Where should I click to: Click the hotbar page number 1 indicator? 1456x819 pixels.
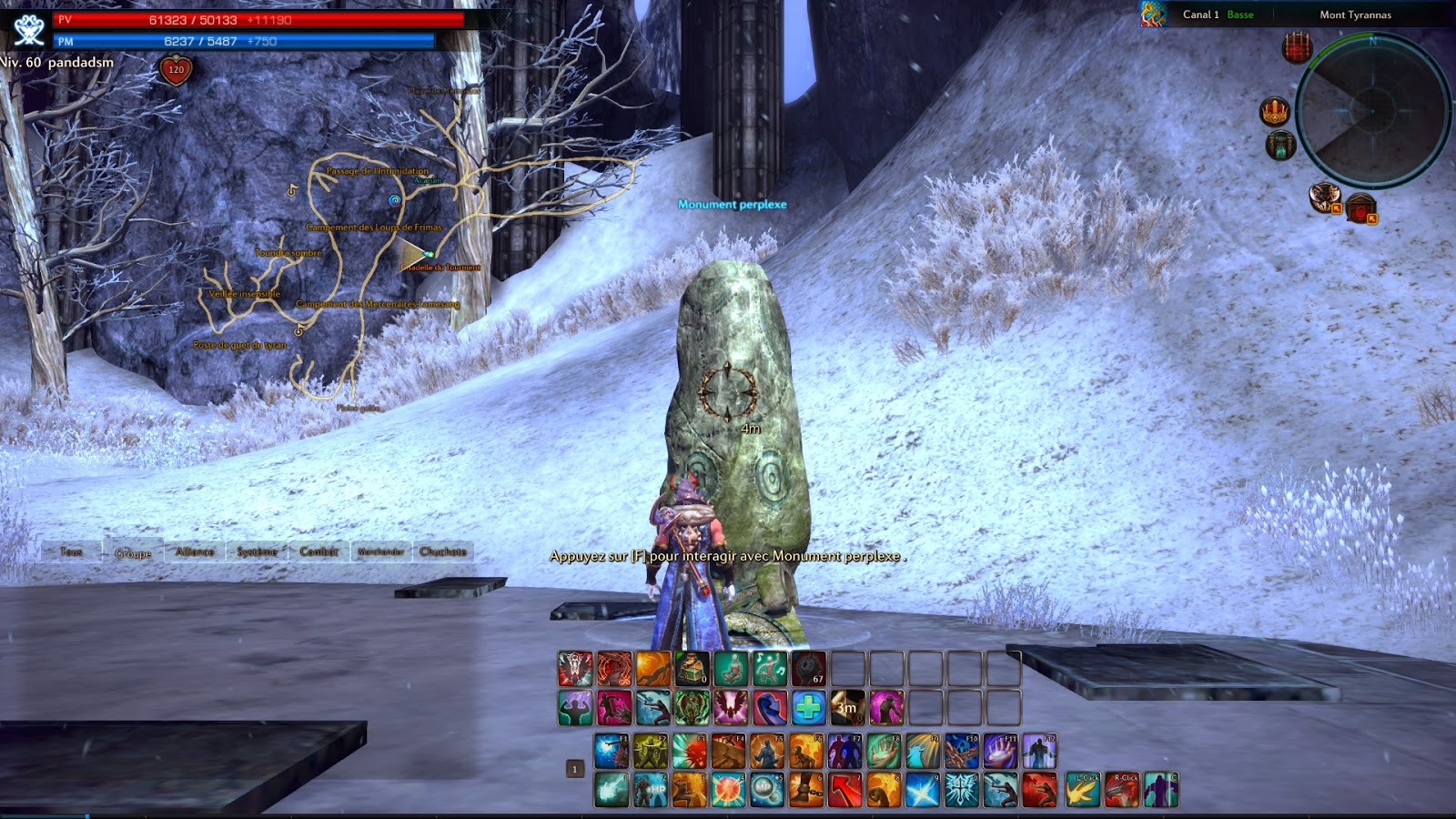point(575,769)
